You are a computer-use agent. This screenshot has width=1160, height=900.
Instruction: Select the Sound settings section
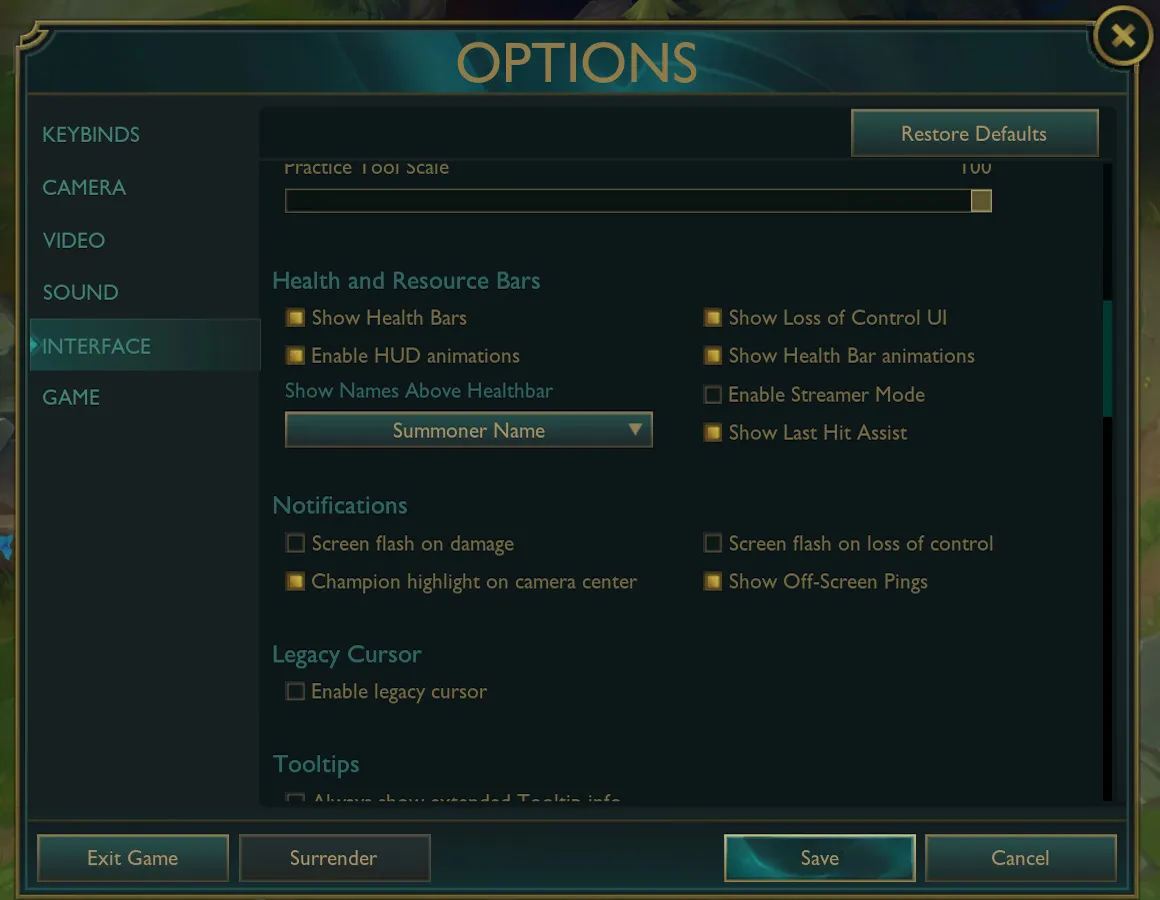point(80,293)
